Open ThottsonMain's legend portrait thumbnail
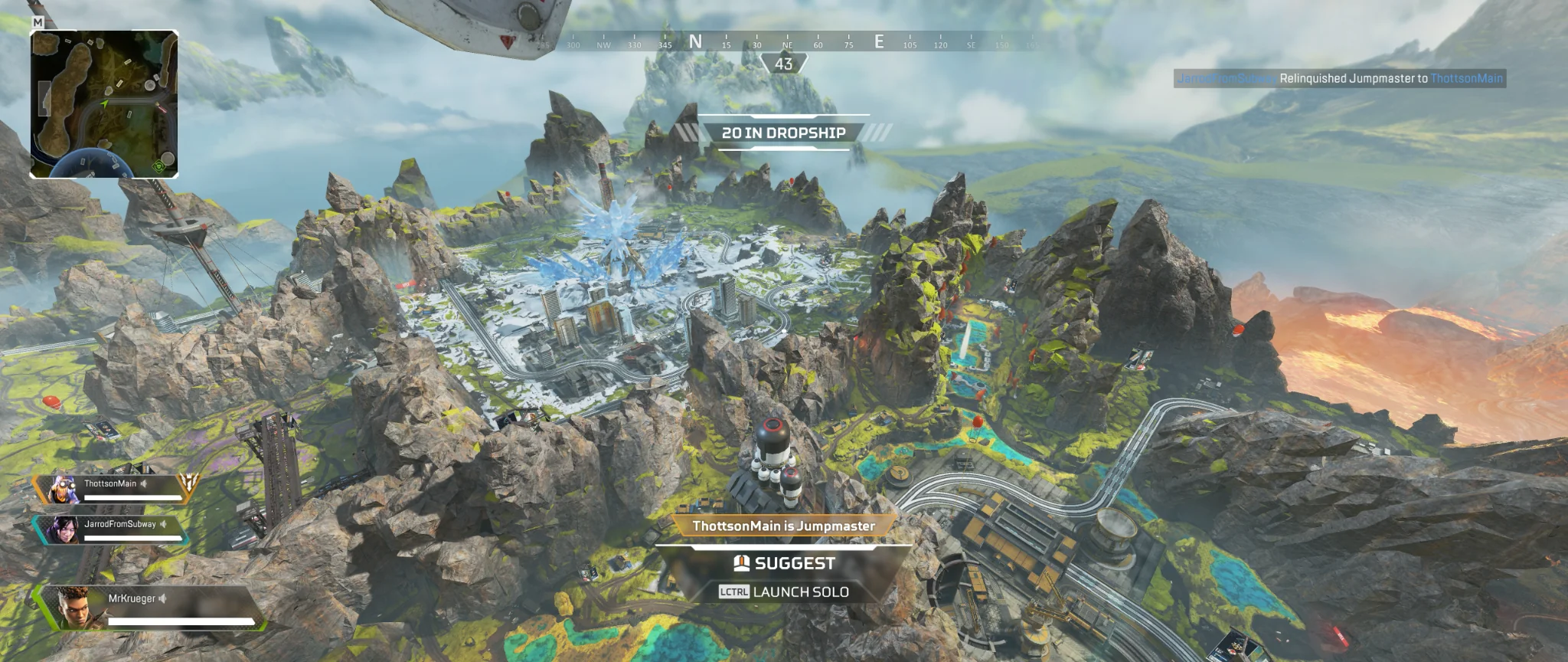Screen dimensions: 1568x662 point(64,489)
